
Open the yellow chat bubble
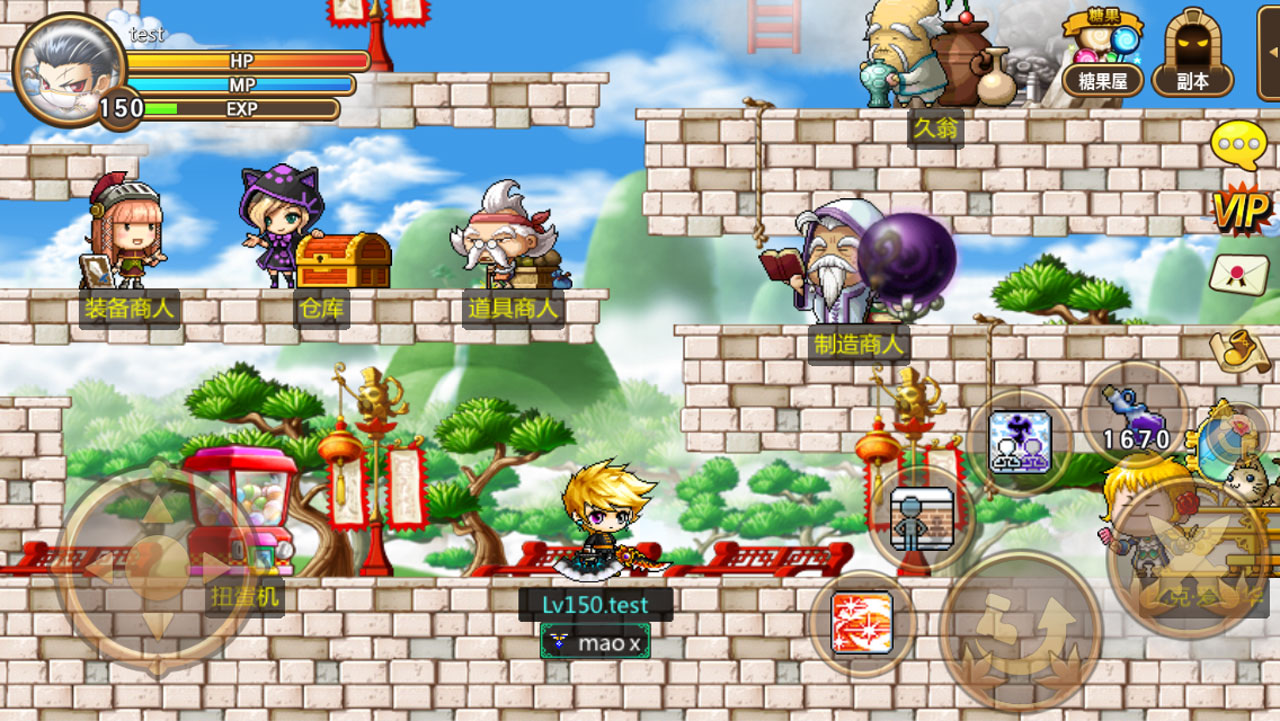(1239, 145)
